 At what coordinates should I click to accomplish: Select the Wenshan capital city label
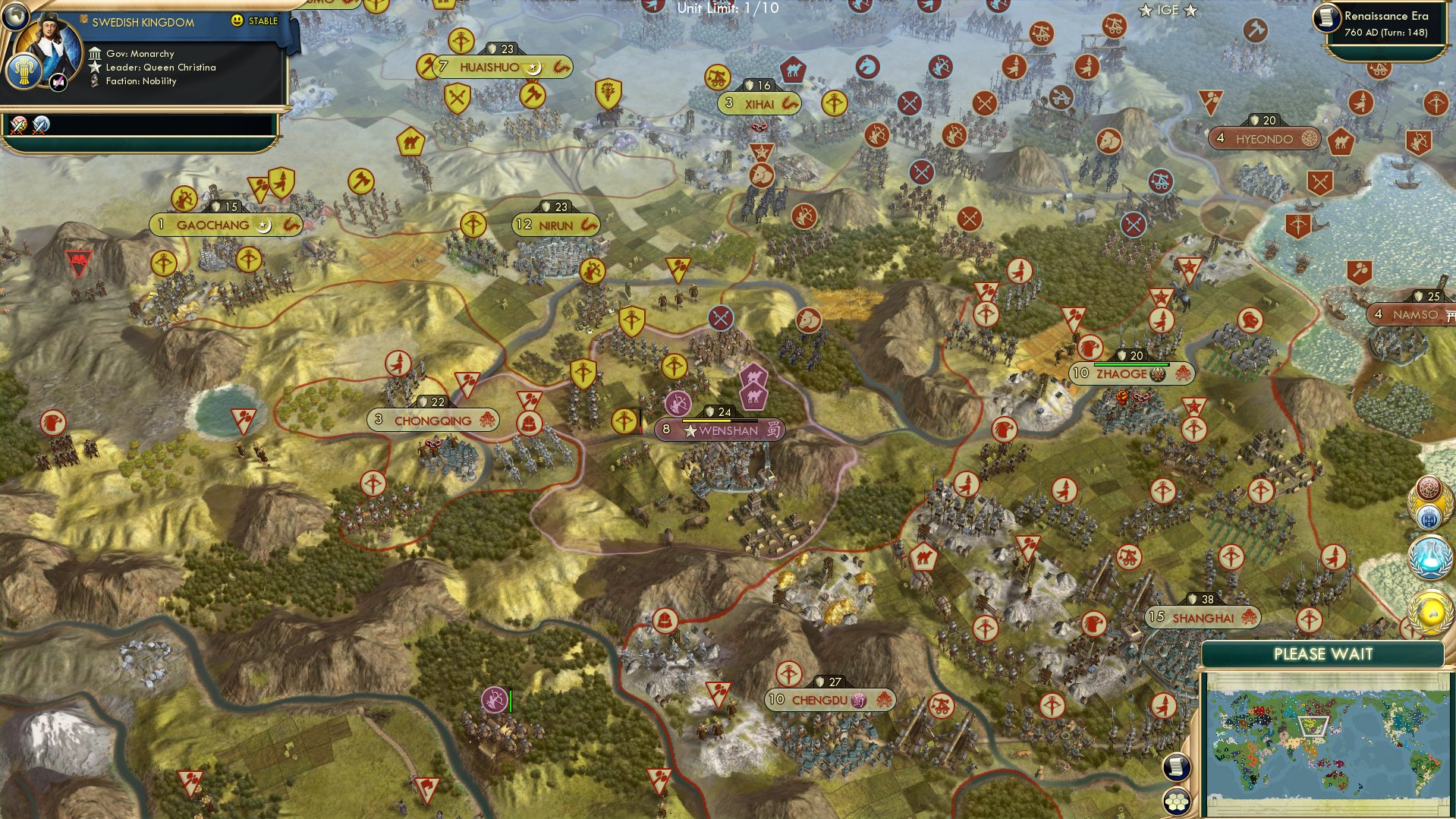(722, 430)
